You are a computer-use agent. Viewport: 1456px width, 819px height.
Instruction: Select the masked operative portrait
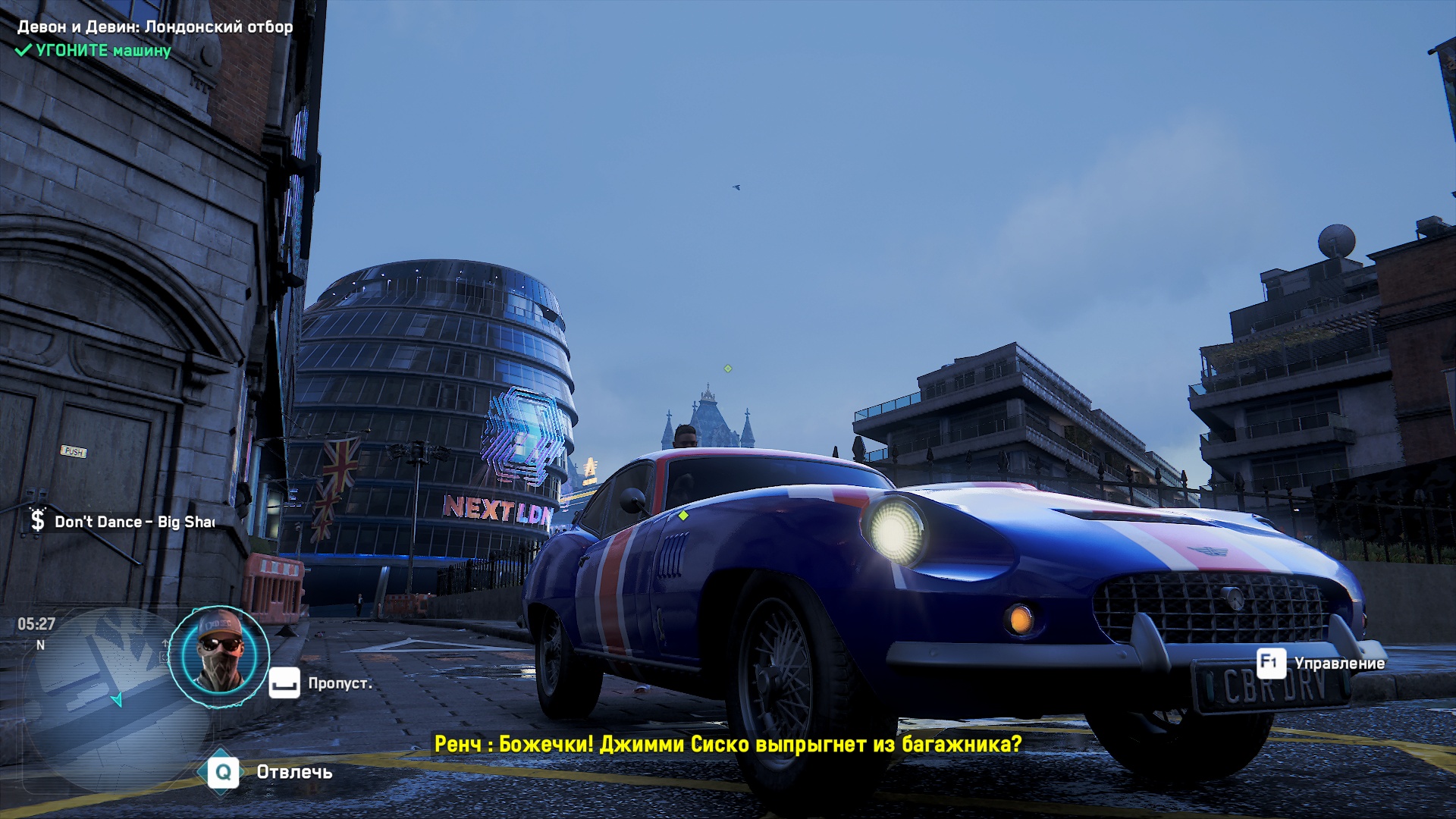(x=218, y=657)
